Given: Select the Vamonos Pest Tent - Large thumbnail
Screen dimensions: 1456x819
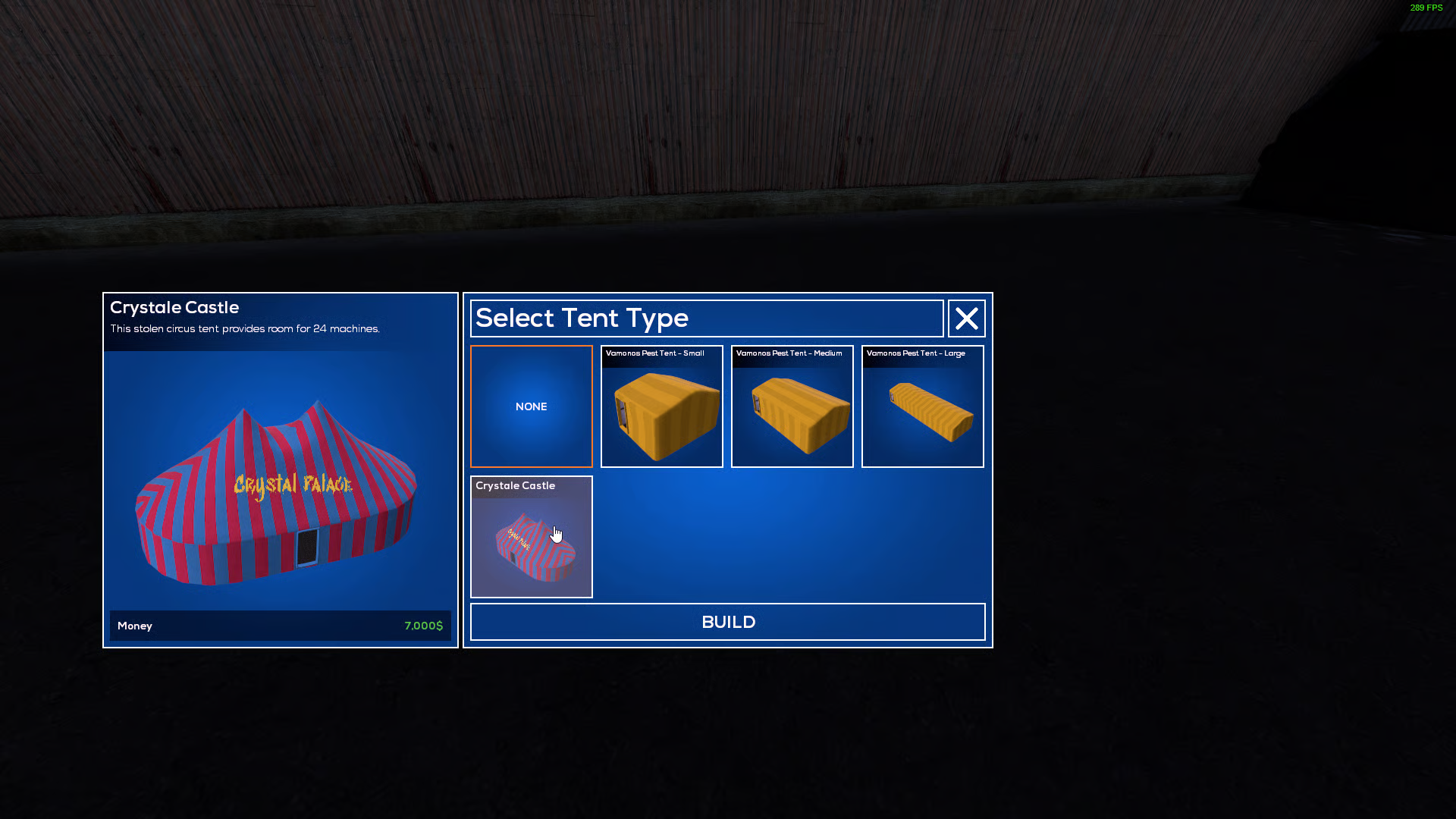Looking at the screenshot, I should (922, 406).
